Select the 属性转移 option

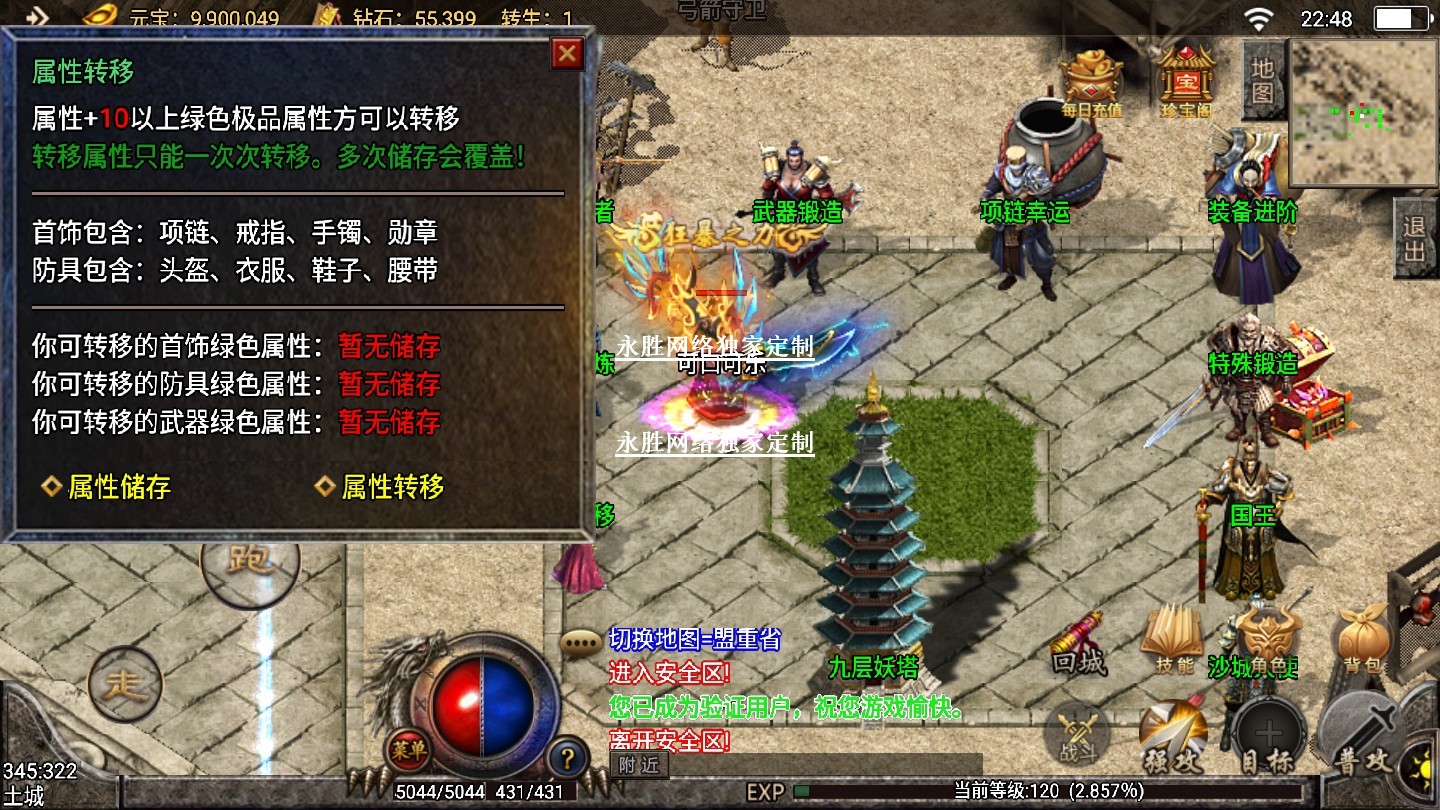[x=381, y=487]
